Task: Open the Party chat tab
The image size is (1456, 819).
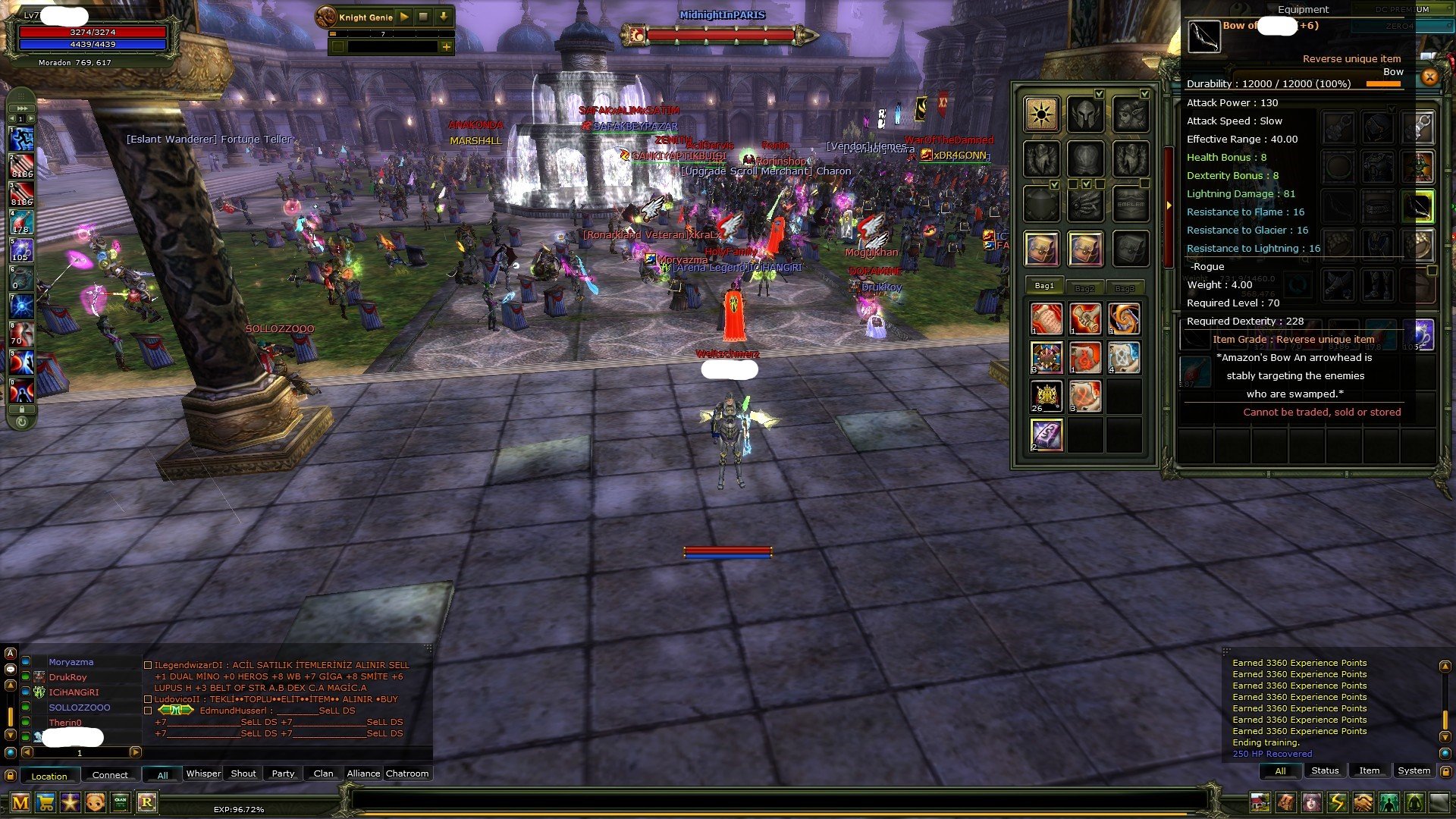Action: 283,773
